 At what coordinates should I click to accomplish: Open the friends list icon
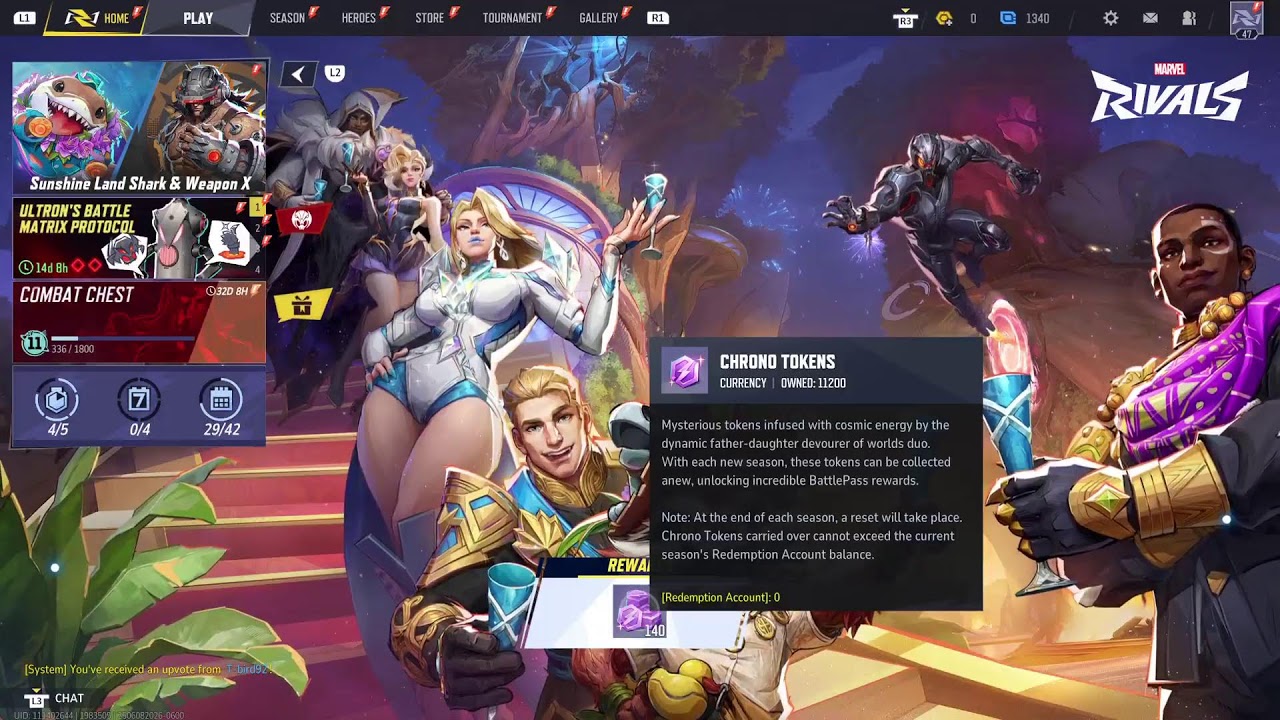(x=1189, y=18)
